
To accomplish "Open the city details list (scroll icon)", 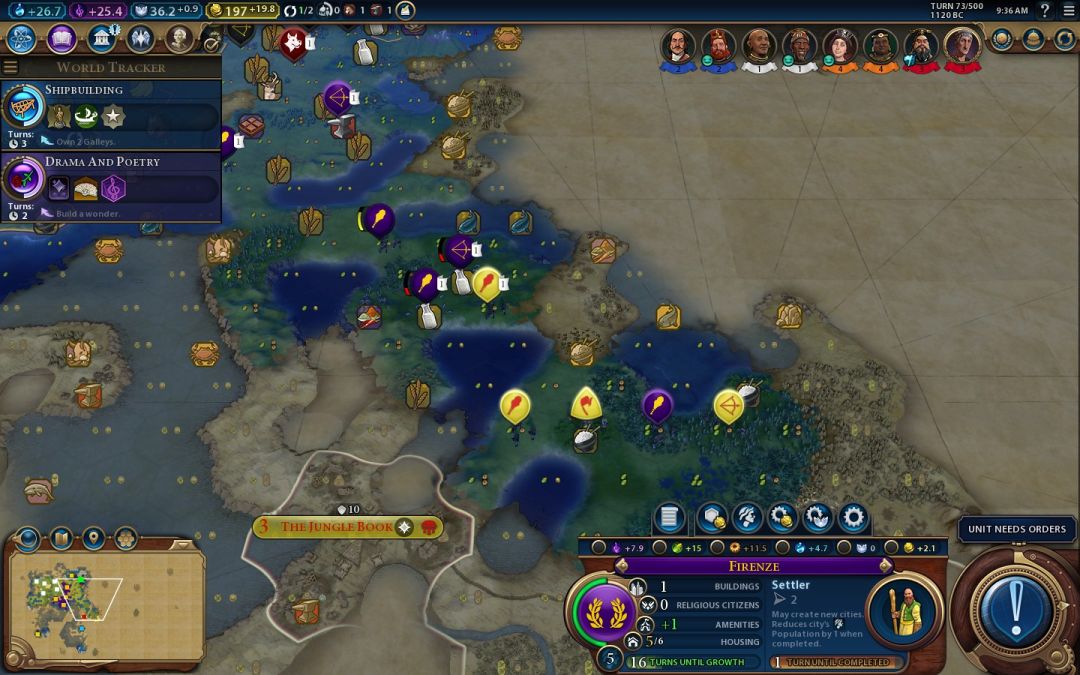I will coord(669,518).
